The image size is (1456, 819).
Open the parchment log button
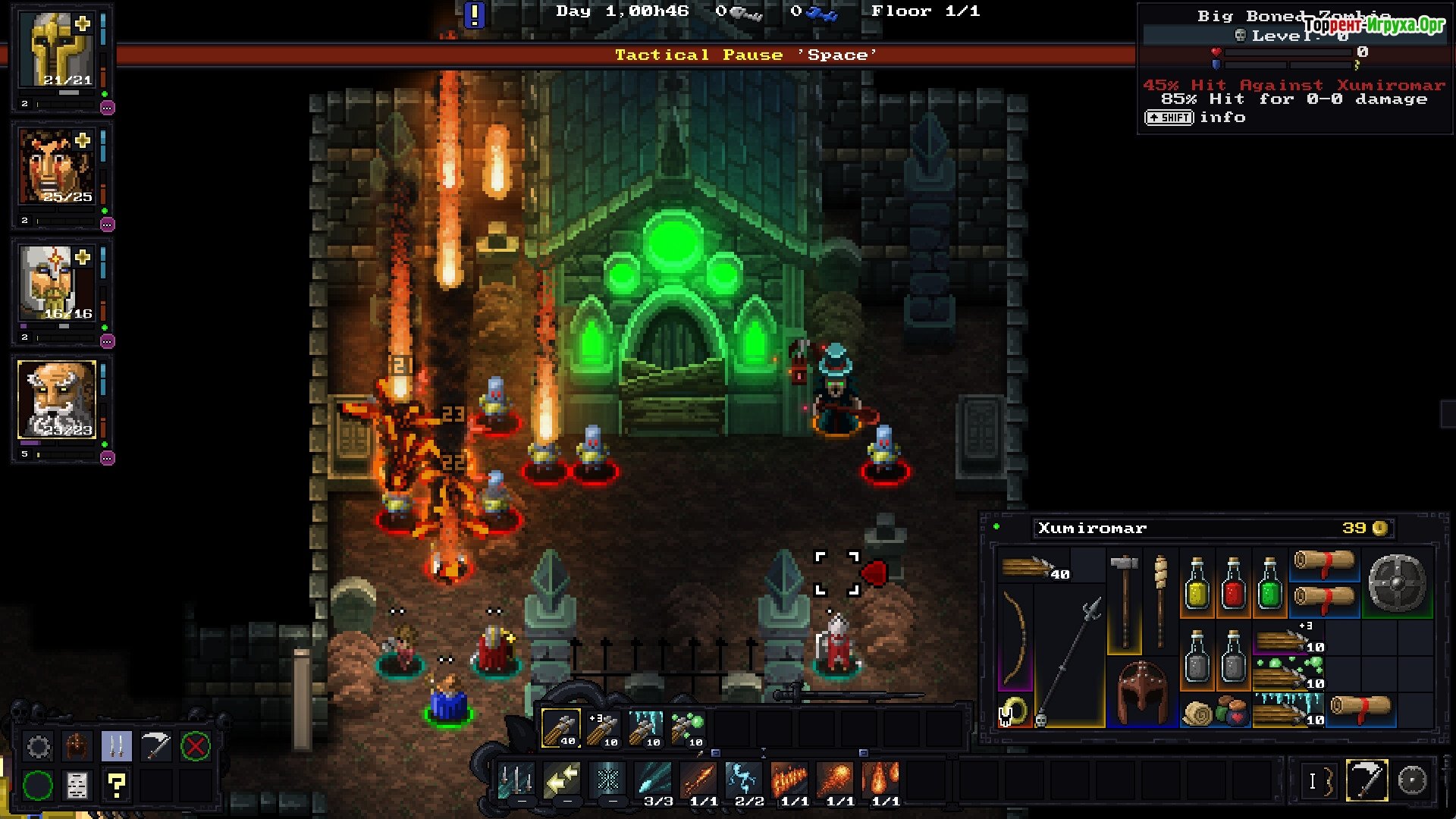point(77,786)
